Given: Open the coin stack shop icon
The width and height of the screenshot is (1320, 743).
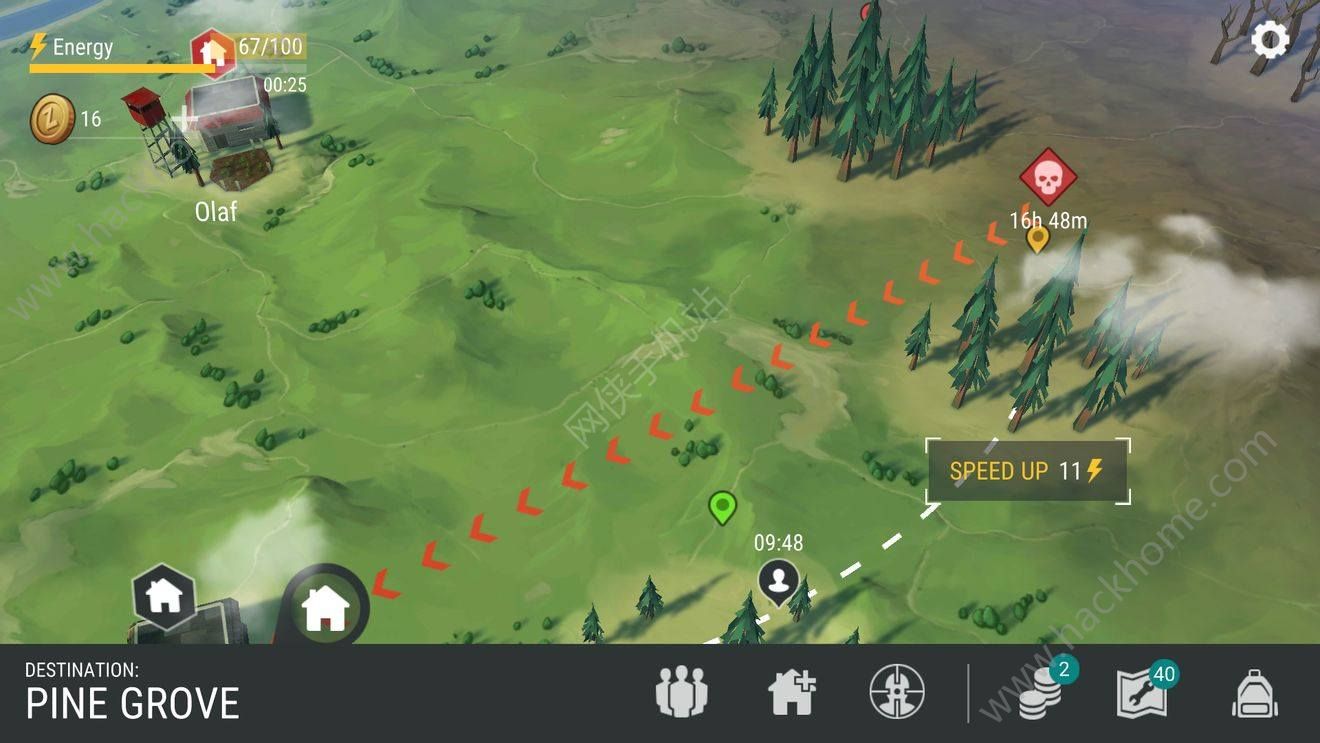Looking at the screenshot, I should [1042, 693].
